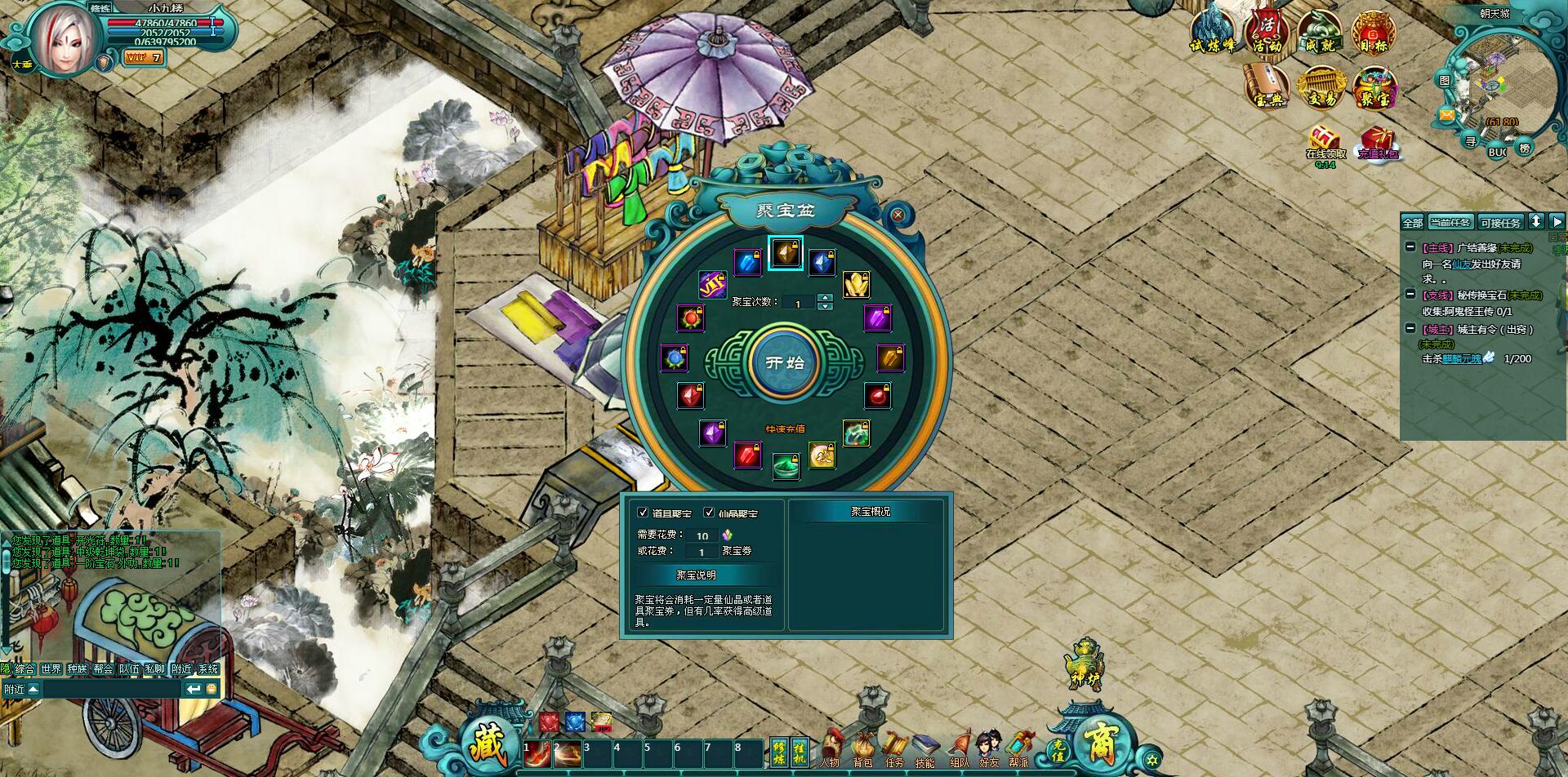1568x777 pixels.
Task: Switch to the 当前任务 tab in the task panel
Action: (1450, 222)
